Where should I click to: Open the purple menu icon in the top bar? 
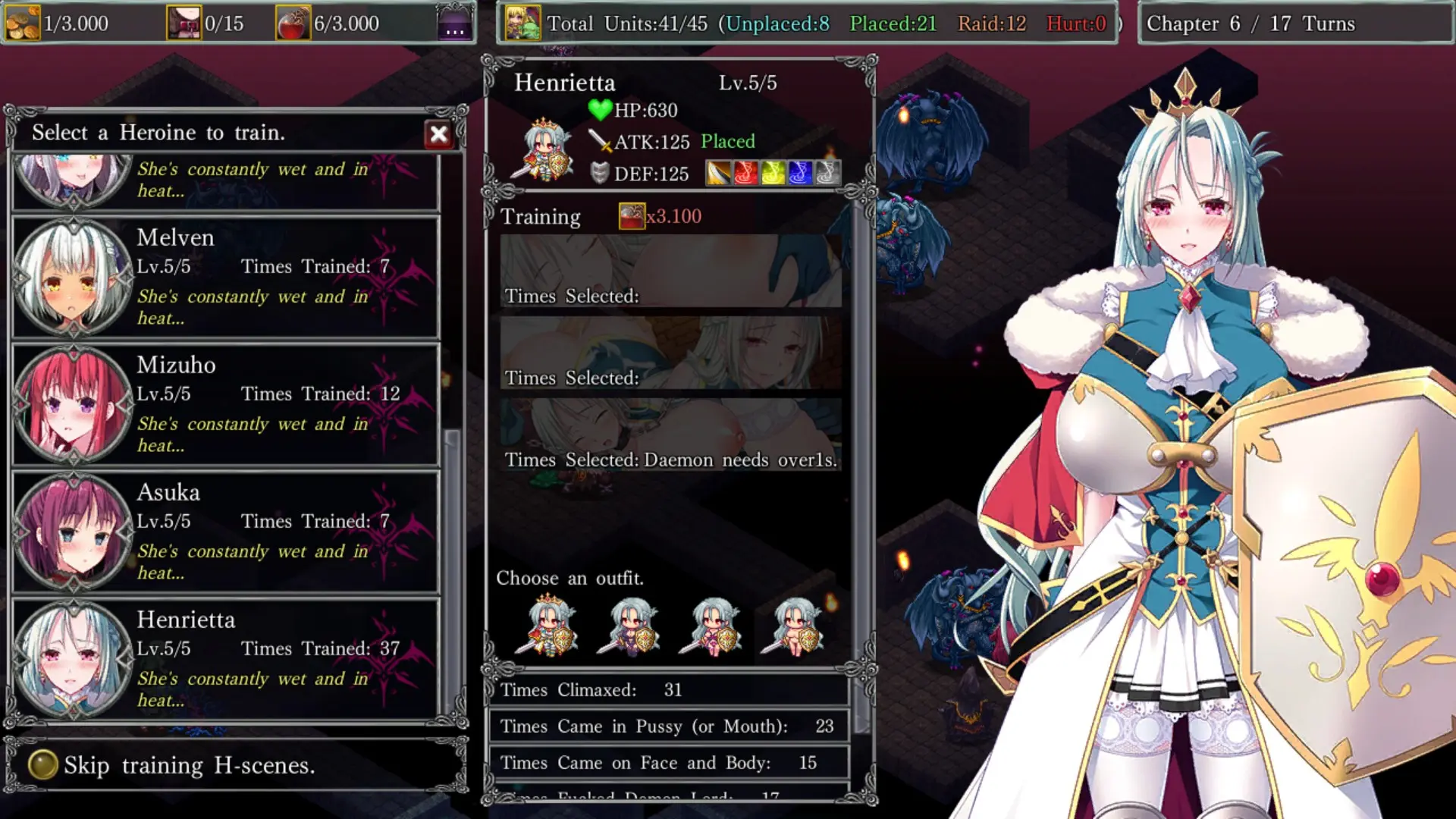[454, 24]
